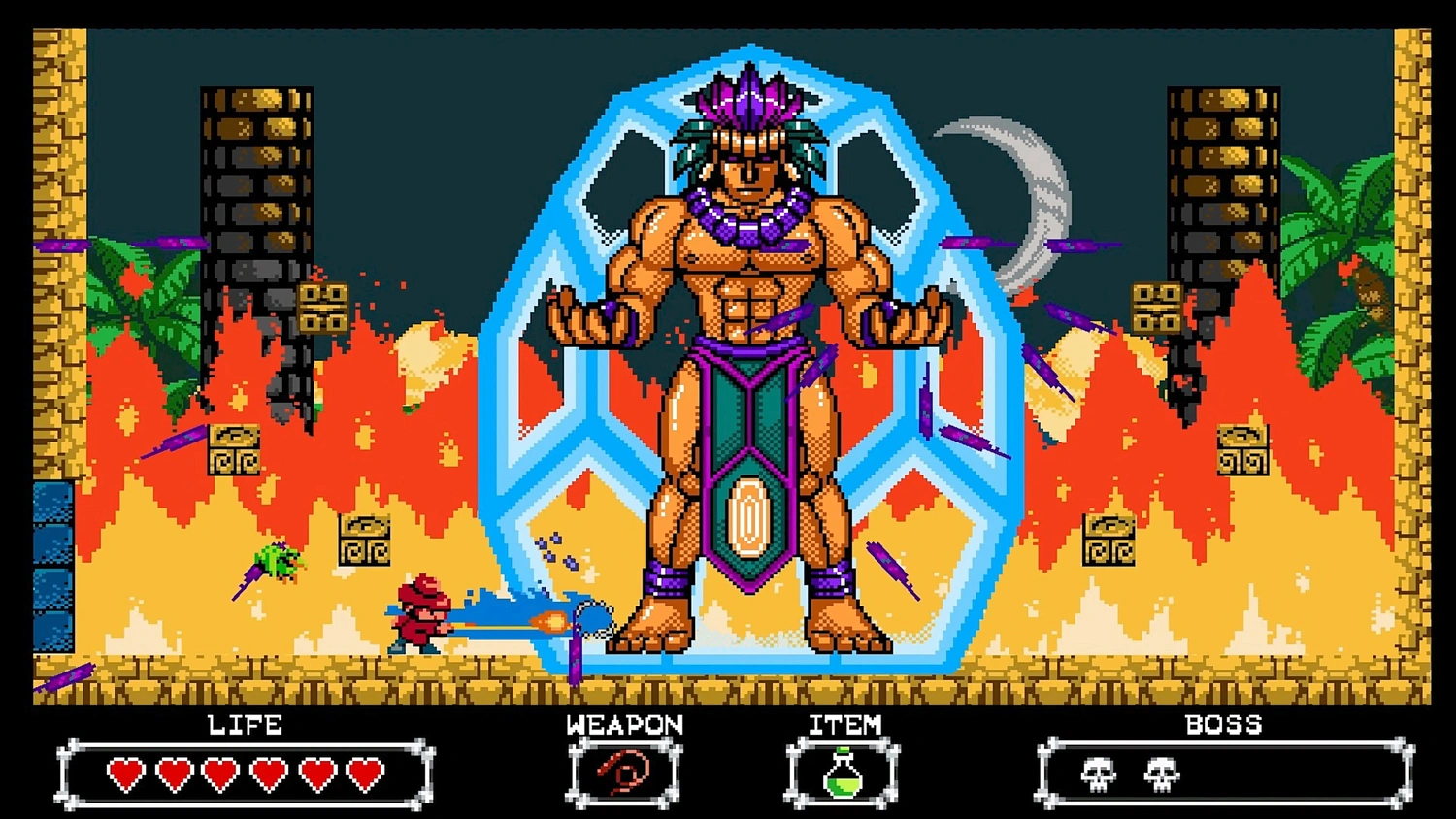Click the BOSS label on the HUD
The image size is (1456, 819).
tap(1223, 724)
